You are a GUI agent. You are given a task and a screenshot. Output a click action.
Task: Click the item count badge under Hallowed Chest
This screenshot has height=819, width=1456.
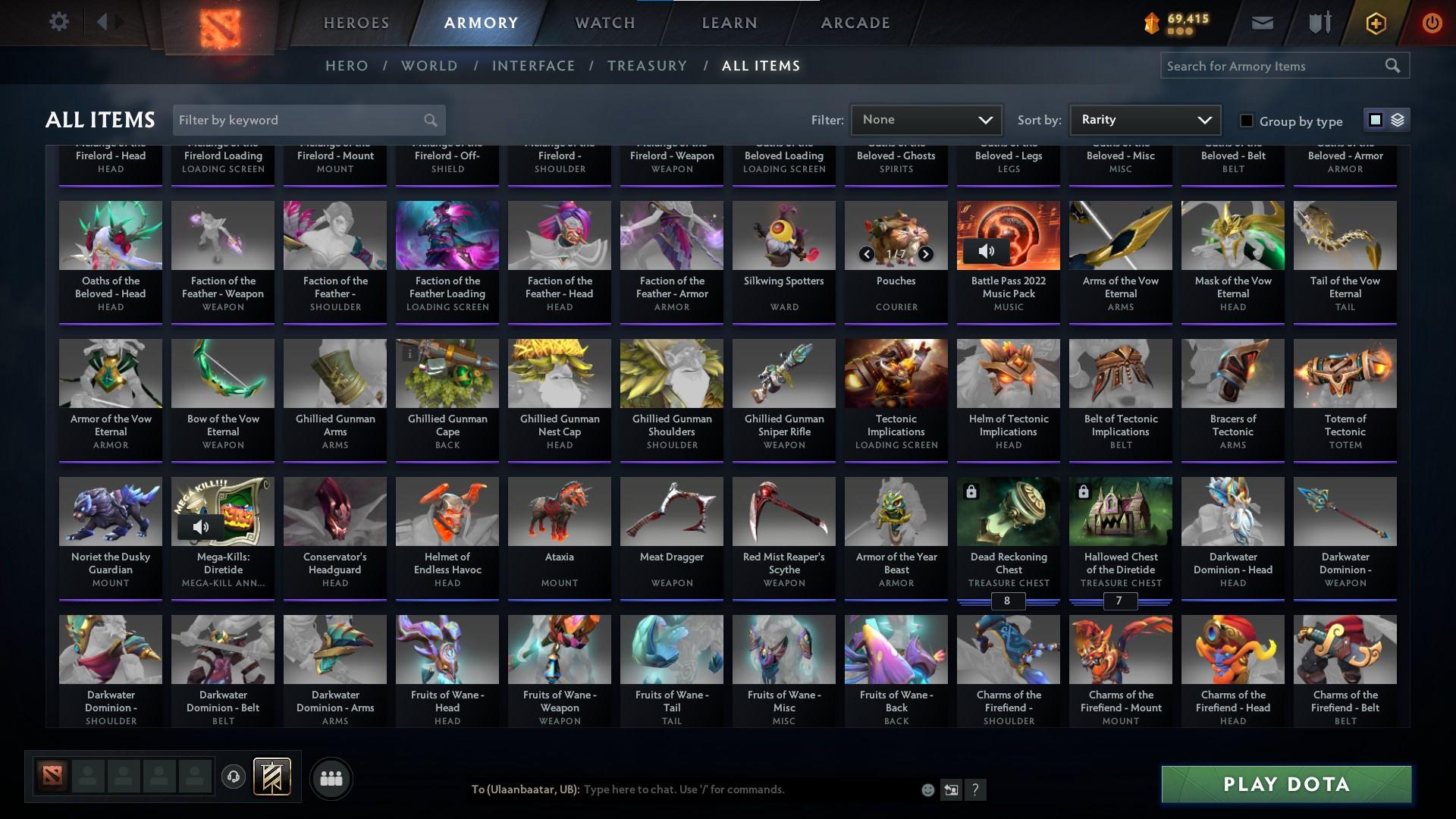tap(1120, 601)
